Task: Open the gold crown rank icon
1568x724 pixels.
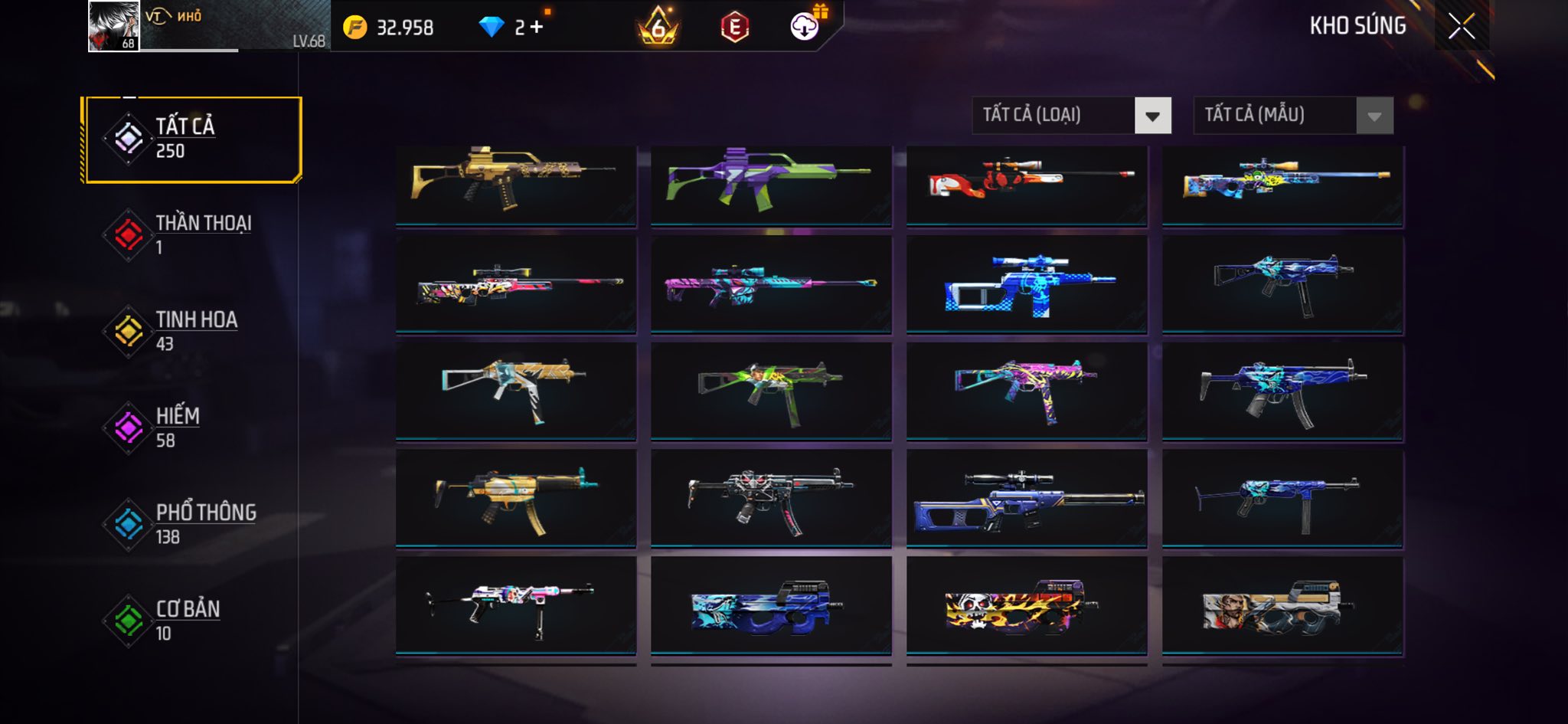Action: click(x=658, y=28)
